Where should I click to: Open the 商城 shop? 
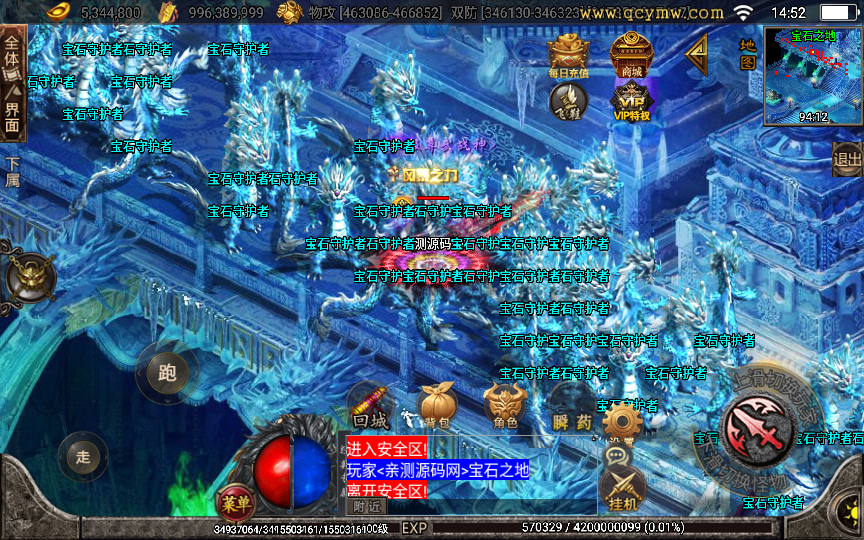[x=631, y=55]
